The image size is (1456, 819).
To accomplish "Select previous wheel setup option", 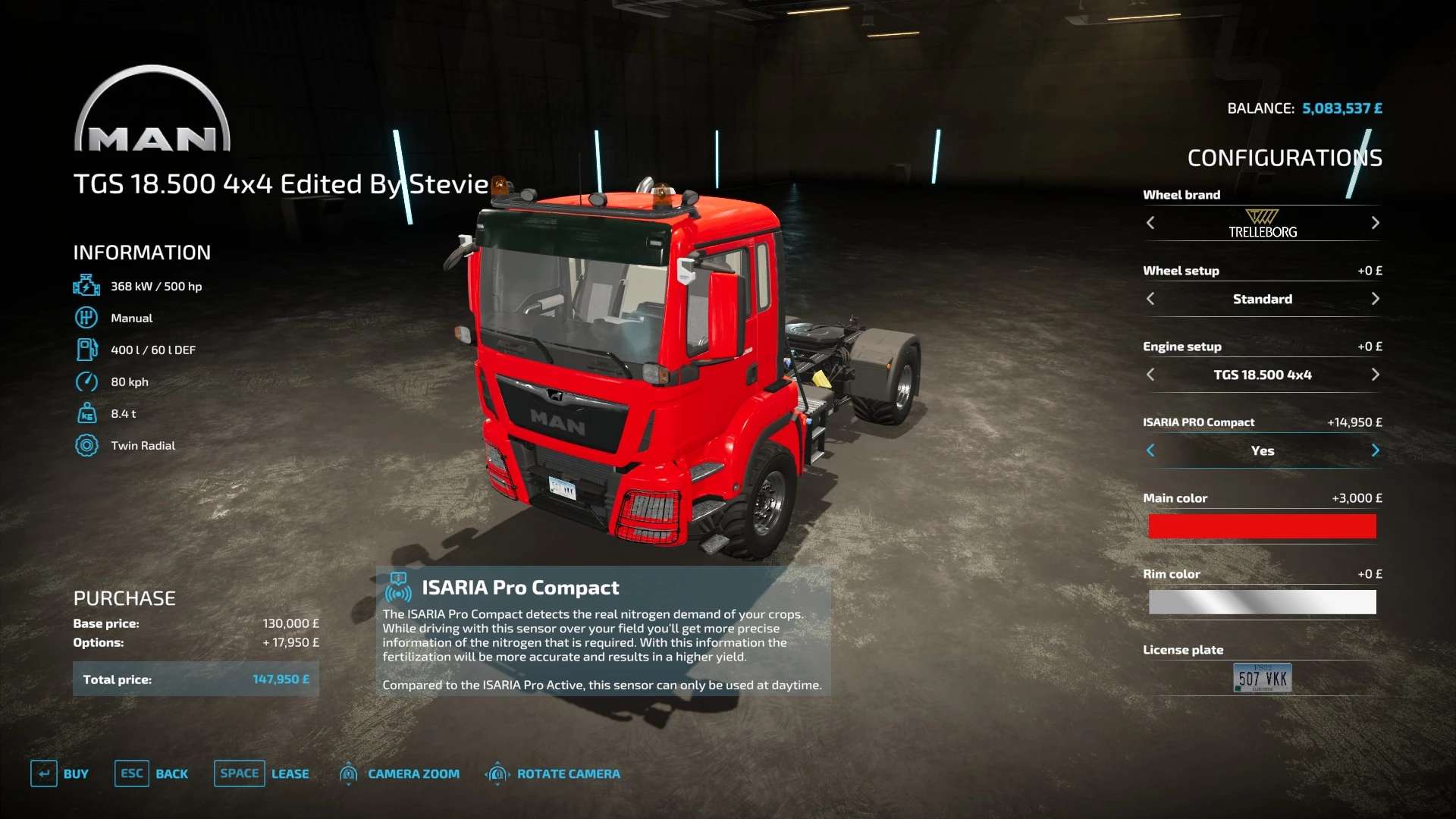I will coord(1150,299).
